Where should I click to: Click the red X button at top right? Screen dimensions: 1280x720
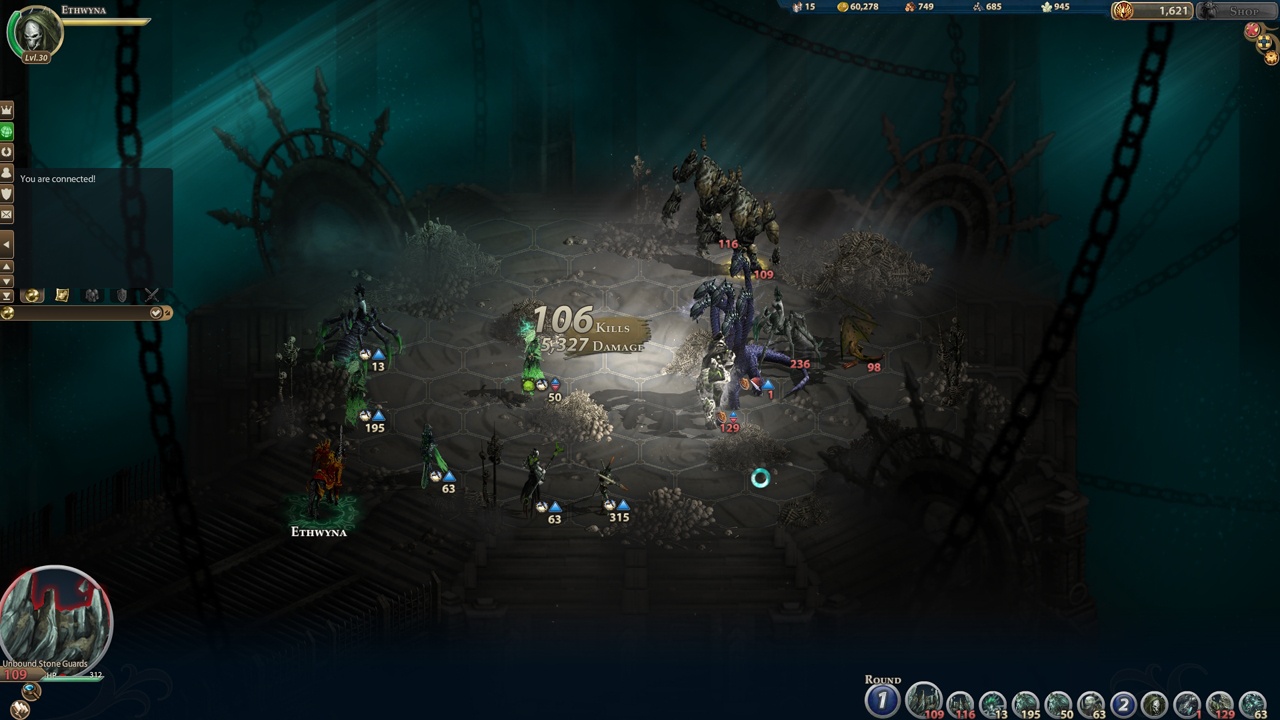(x=1252, y=31)
